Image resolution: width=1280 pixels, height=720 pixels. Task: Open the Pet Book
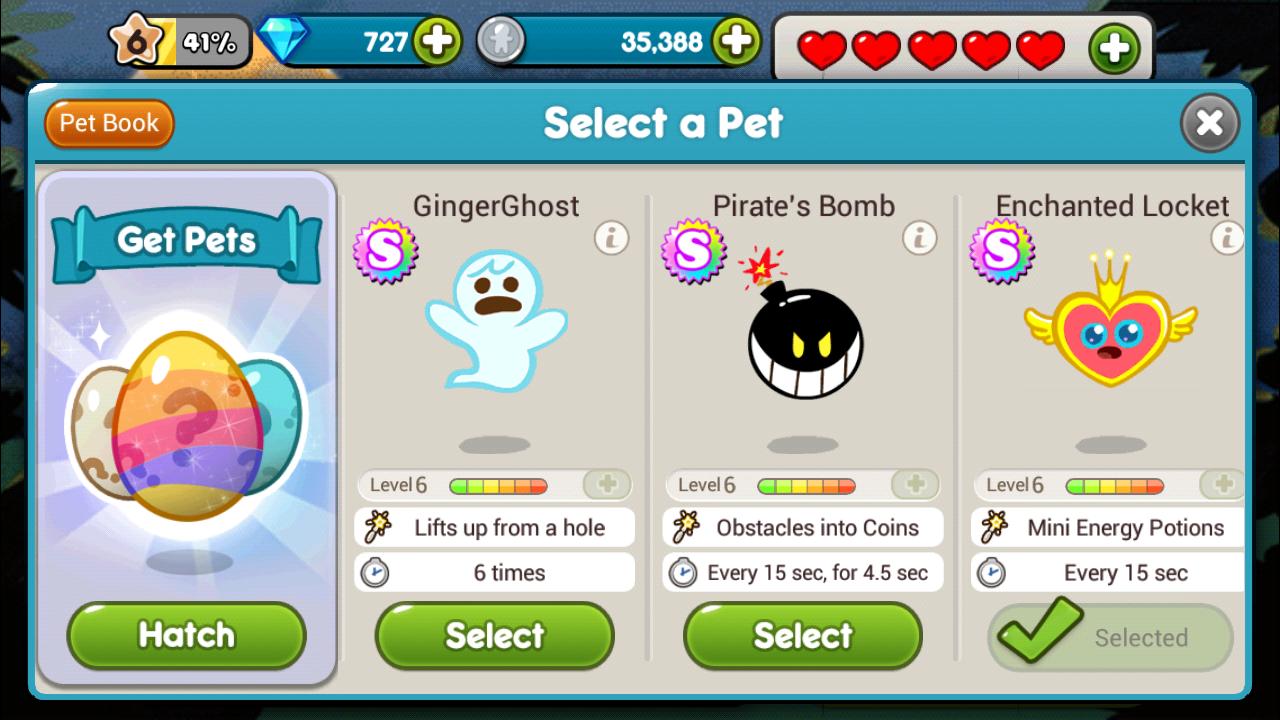[109, 124]
